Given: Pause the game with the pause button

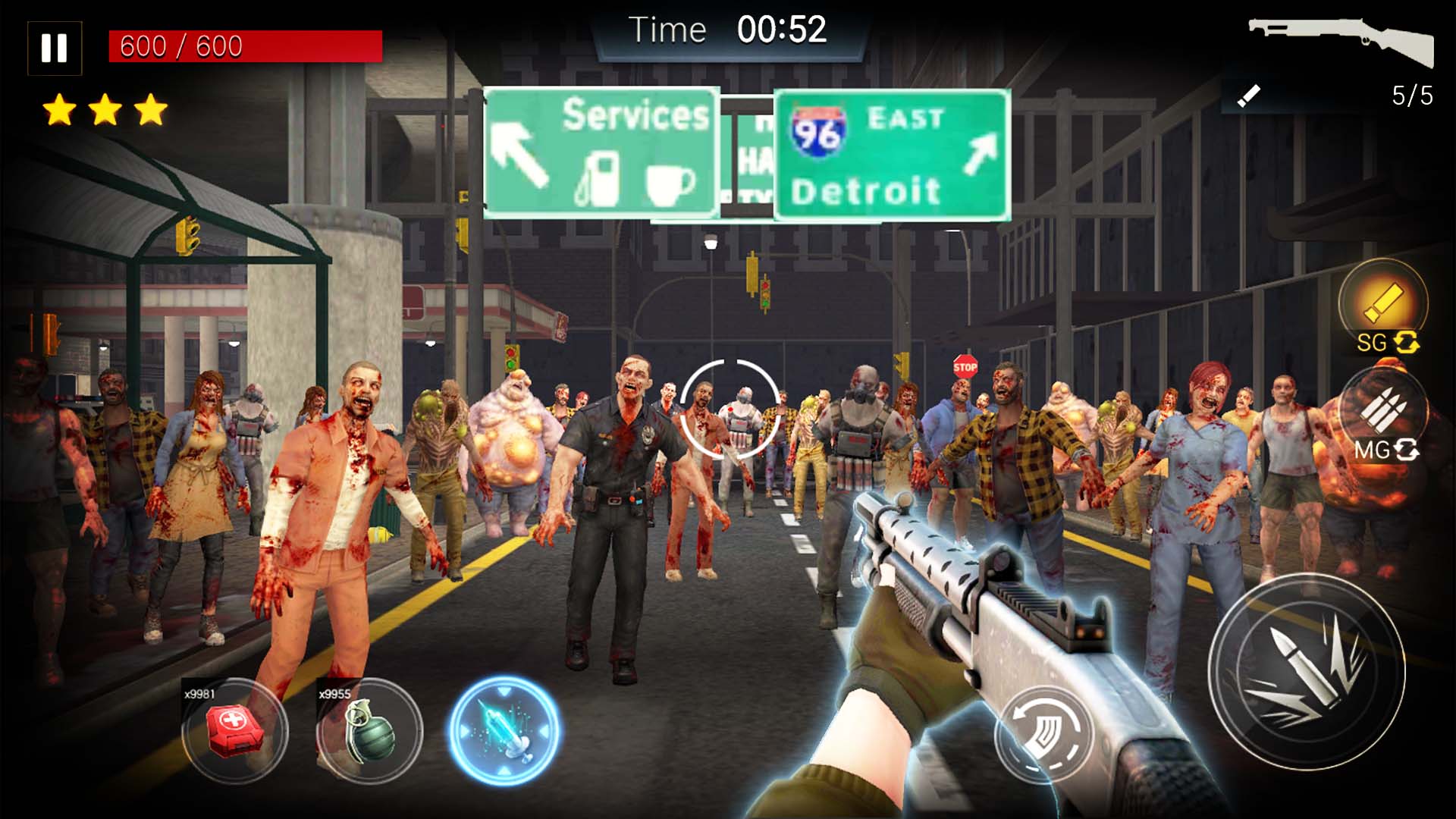Looking at the screenshot, I should point(54,47).
